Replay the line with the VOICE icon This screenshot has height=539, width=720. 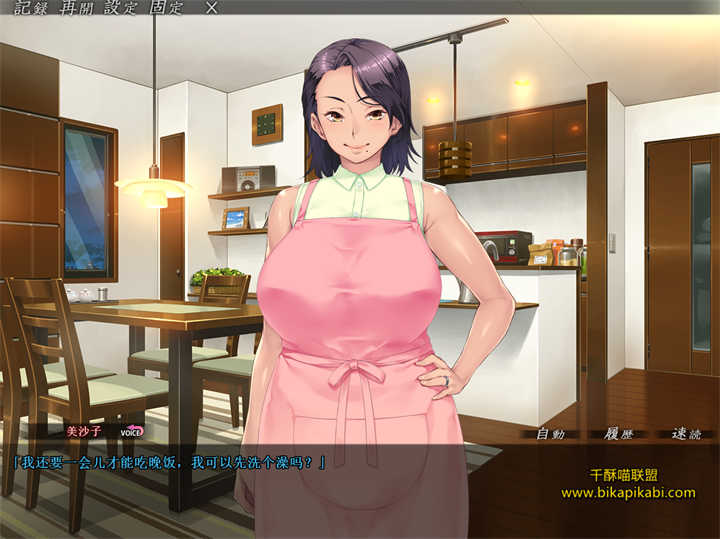coord(132,432)
